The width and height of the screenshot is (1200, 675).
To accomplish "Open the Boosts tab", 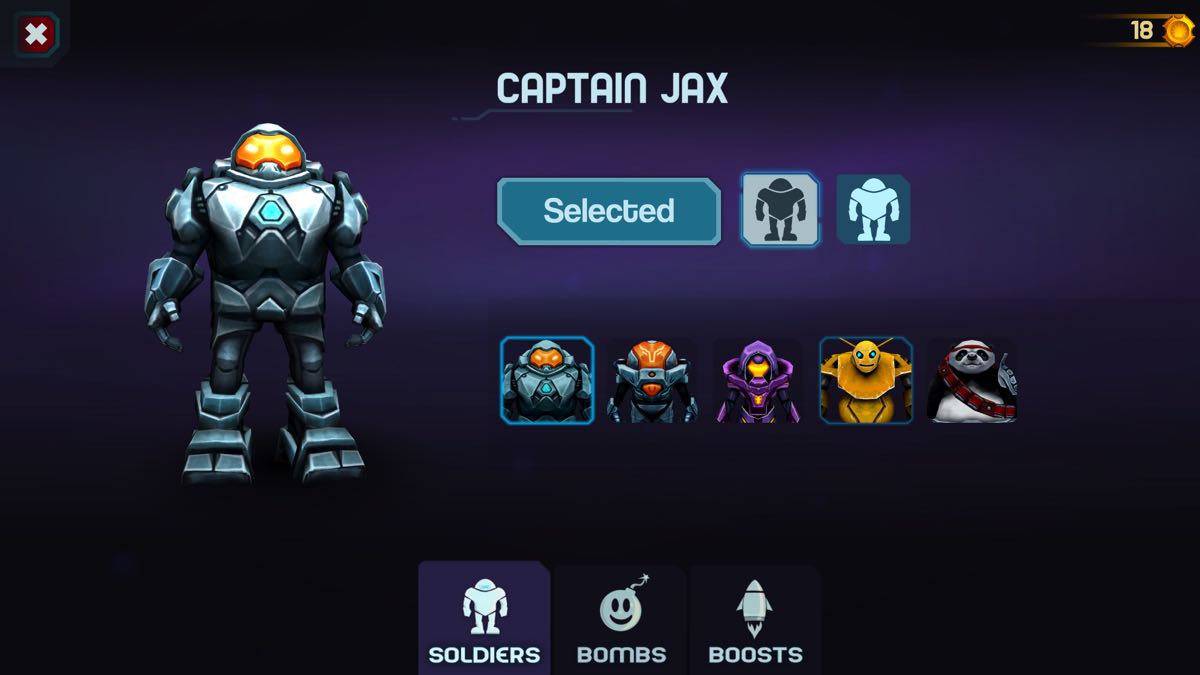I will click(755, 620).
